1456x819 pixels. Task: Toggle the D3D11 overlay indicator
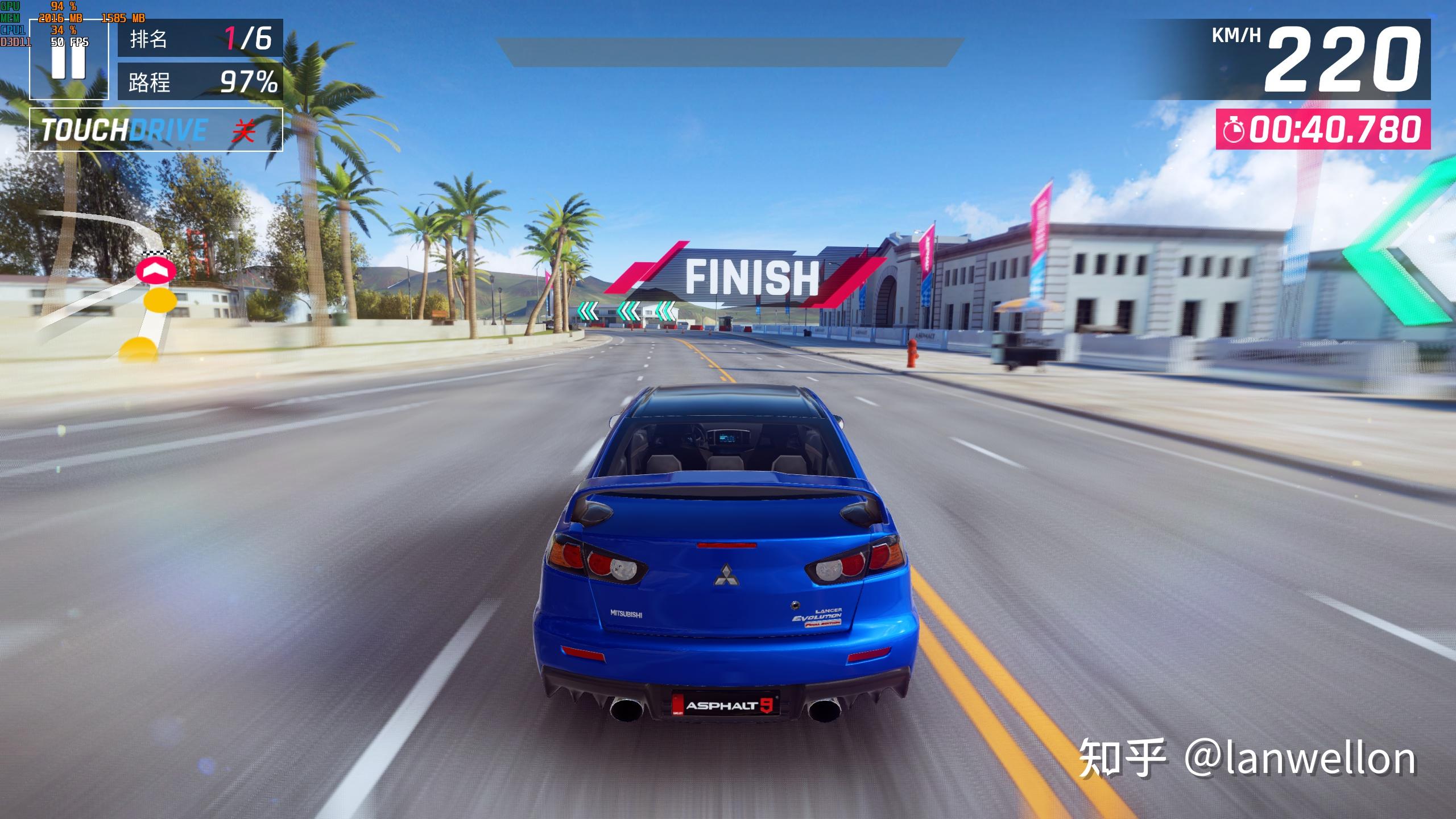click(14, 42)
